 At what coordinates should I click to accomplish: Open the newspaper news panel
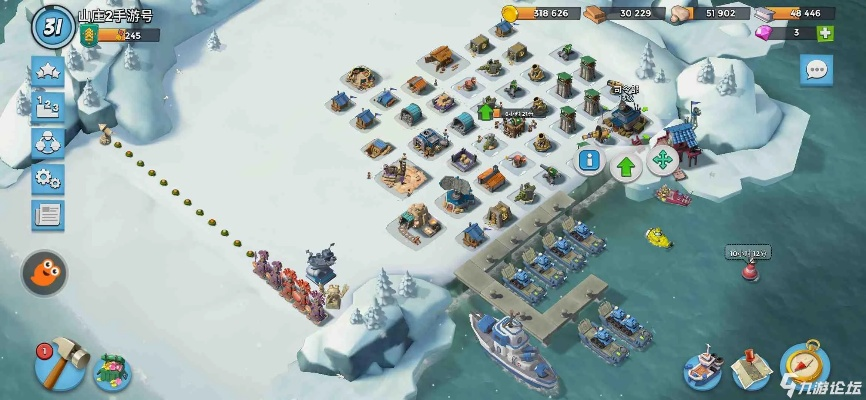click(x=47, y=214)
